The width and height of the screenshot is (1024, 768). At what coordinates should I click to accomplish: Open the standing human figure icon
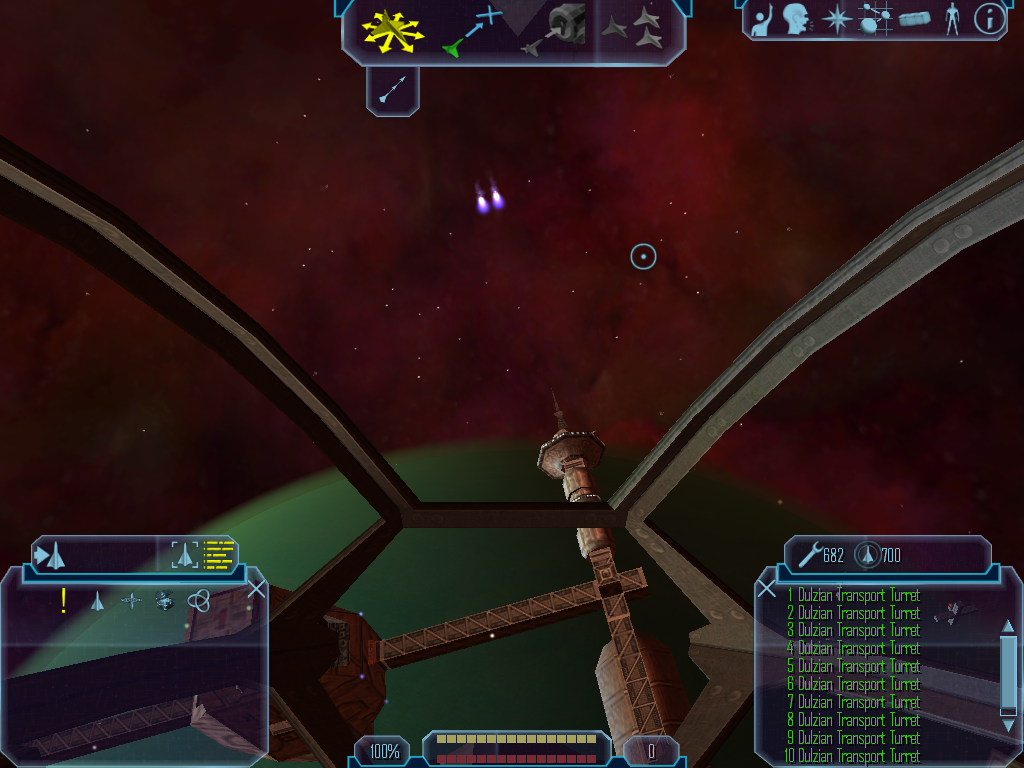click(x=952, y=19)
